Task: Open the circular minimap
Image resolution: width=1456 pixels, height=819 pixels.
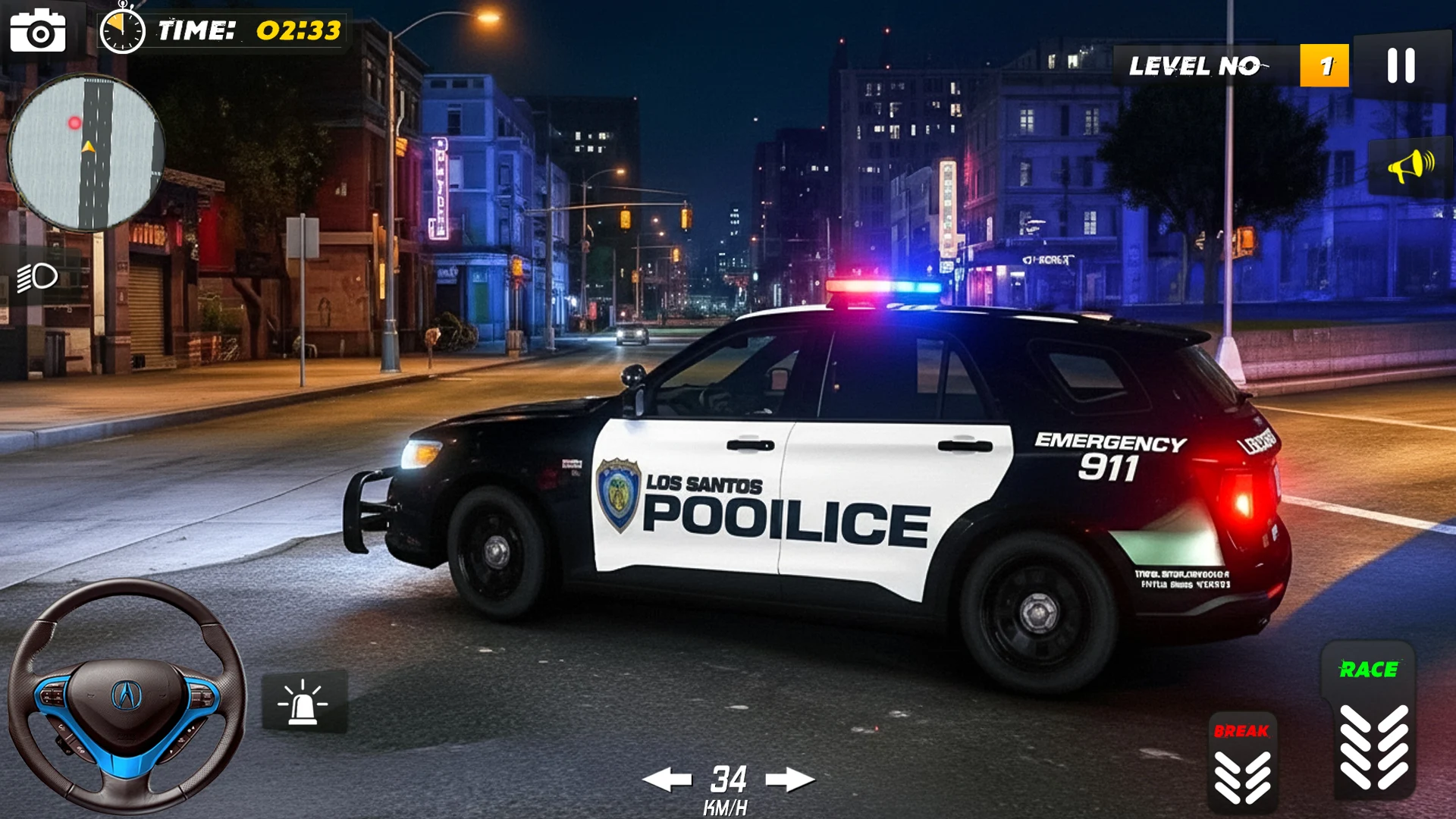Action: [x=86, y=152]
